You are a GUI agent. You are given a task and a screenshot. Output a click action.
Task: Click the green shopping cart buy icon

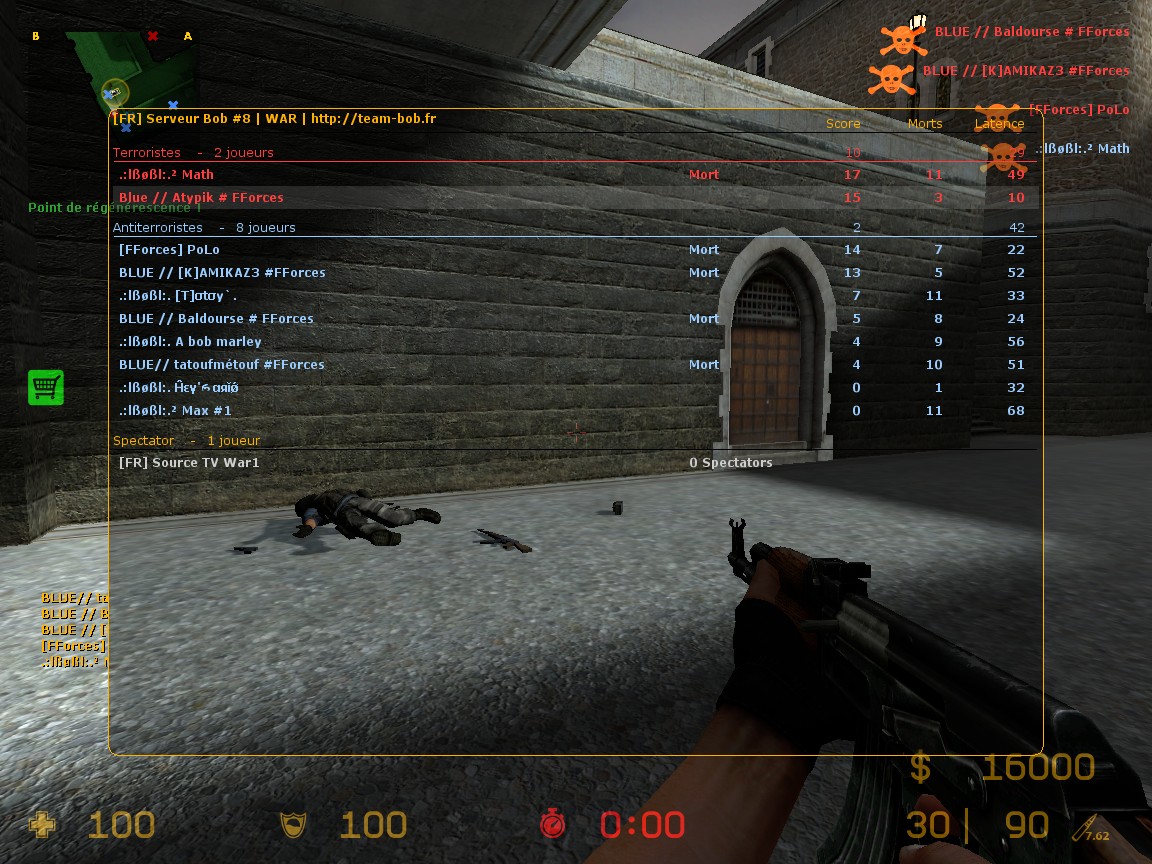coord(46,387)
